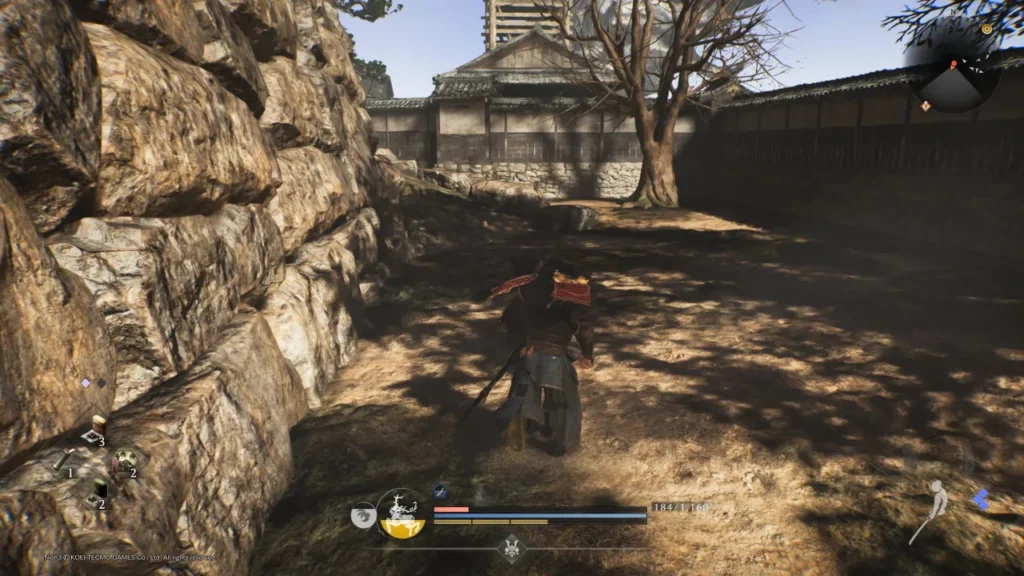Click the small gray spirit icon beside the deer
This screenshot has height=576, width=1024.
pos(363,516)
